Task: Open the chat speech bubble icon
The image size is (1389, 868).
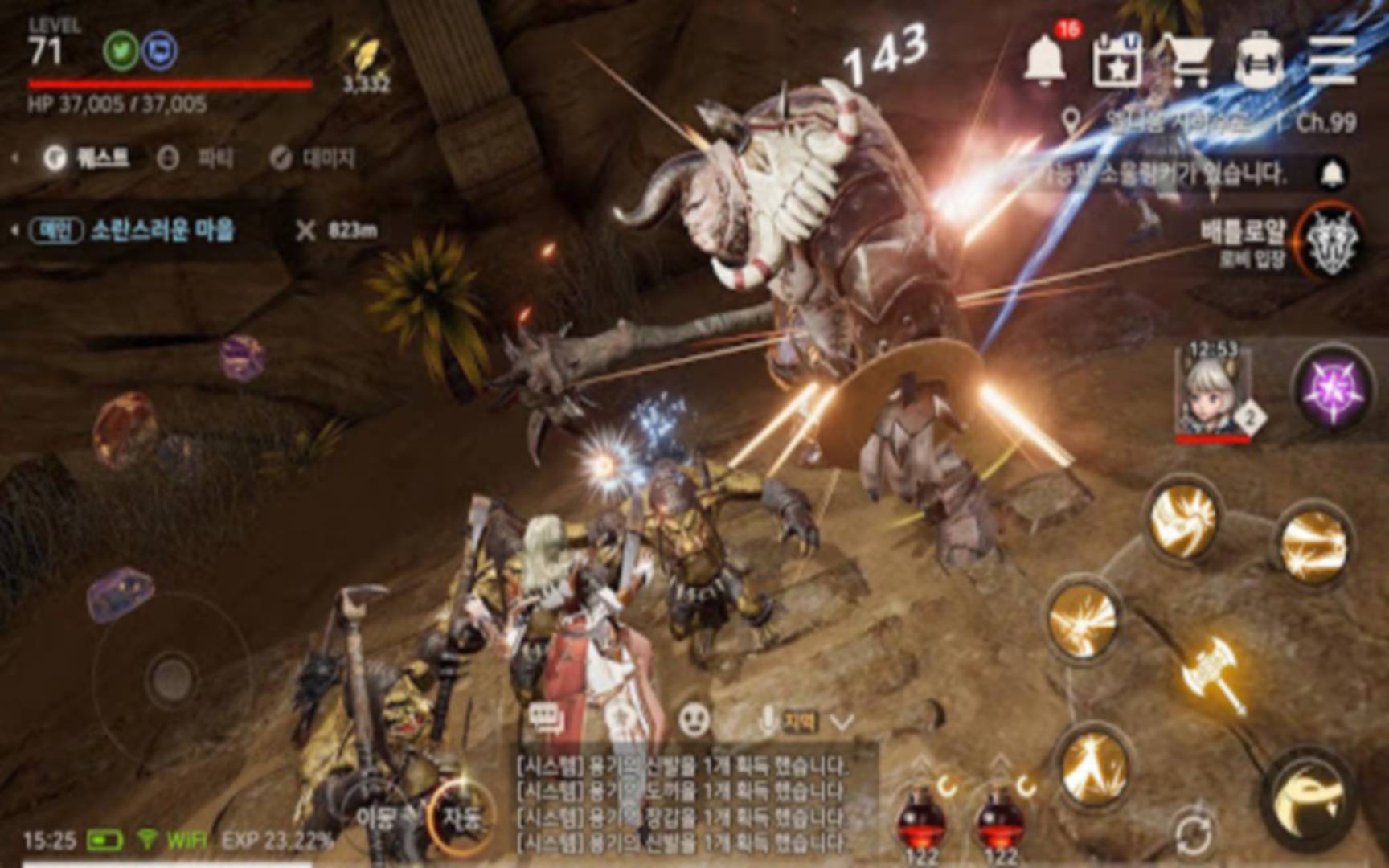Action: [x=545, y=715]
